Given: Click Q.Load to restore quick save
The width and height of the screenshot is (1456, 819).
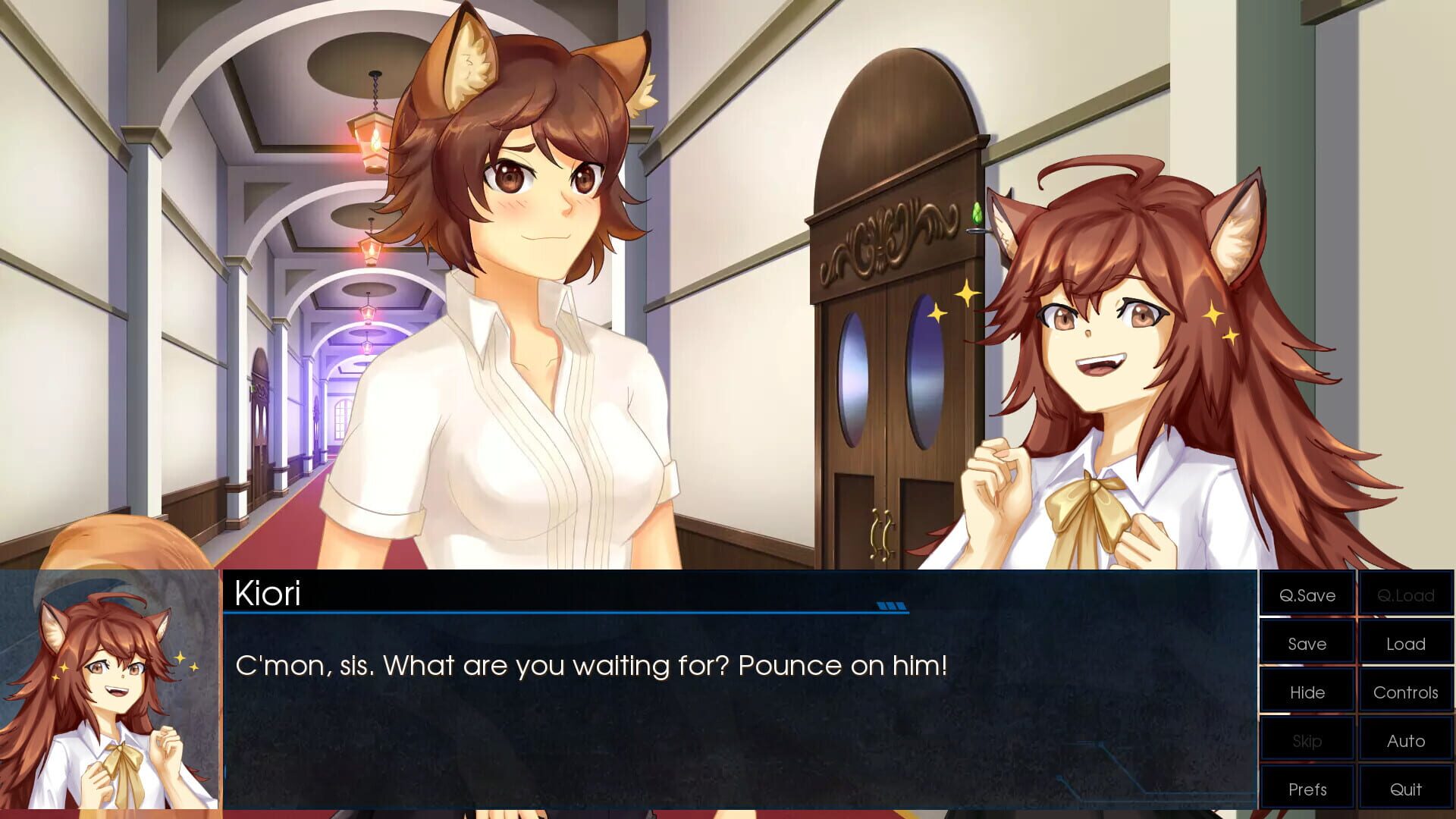Looking at the screenshot, I should (1405, 595).
